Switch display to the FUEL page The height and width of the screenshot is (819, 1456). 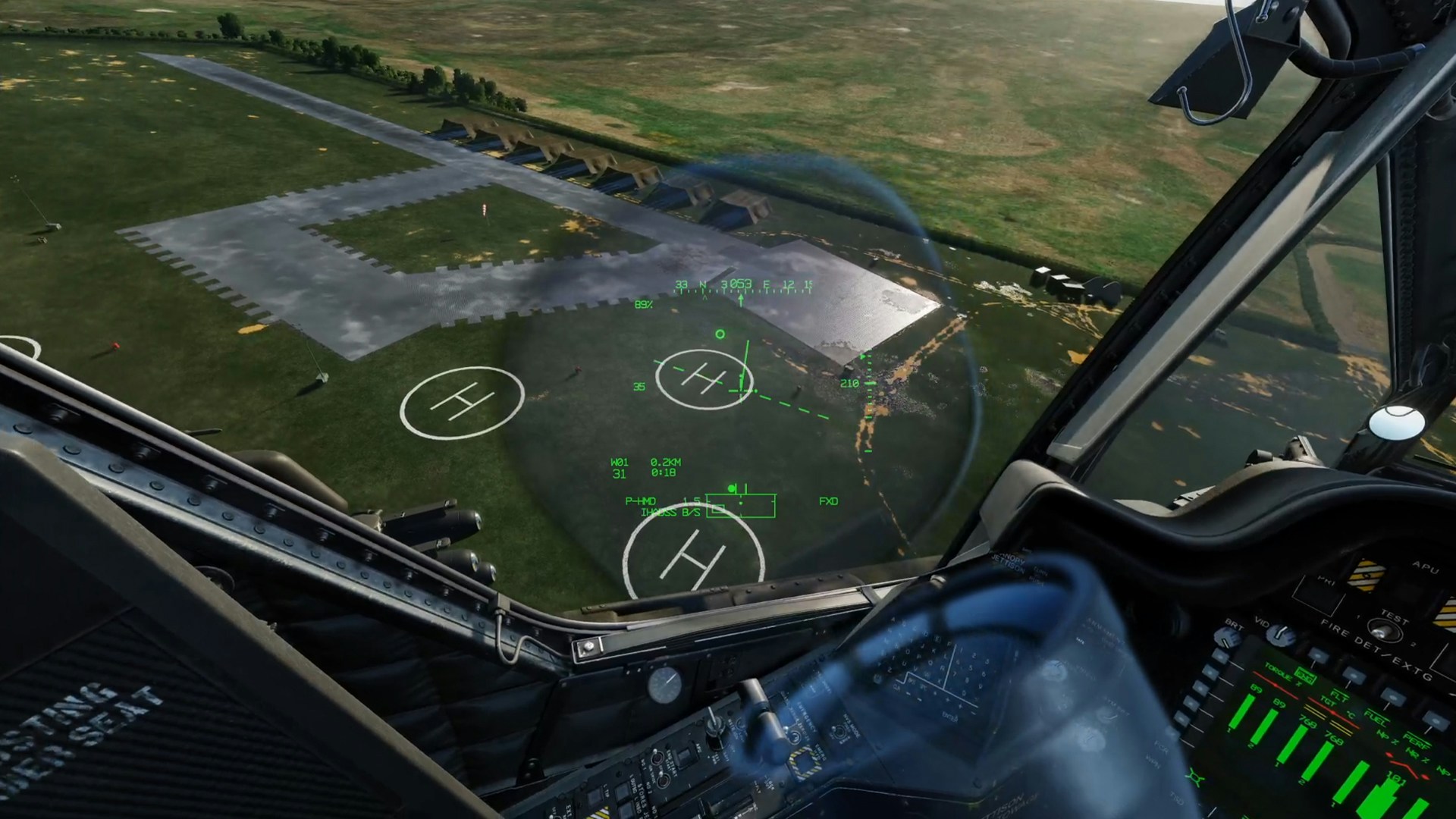[1394, 697]
